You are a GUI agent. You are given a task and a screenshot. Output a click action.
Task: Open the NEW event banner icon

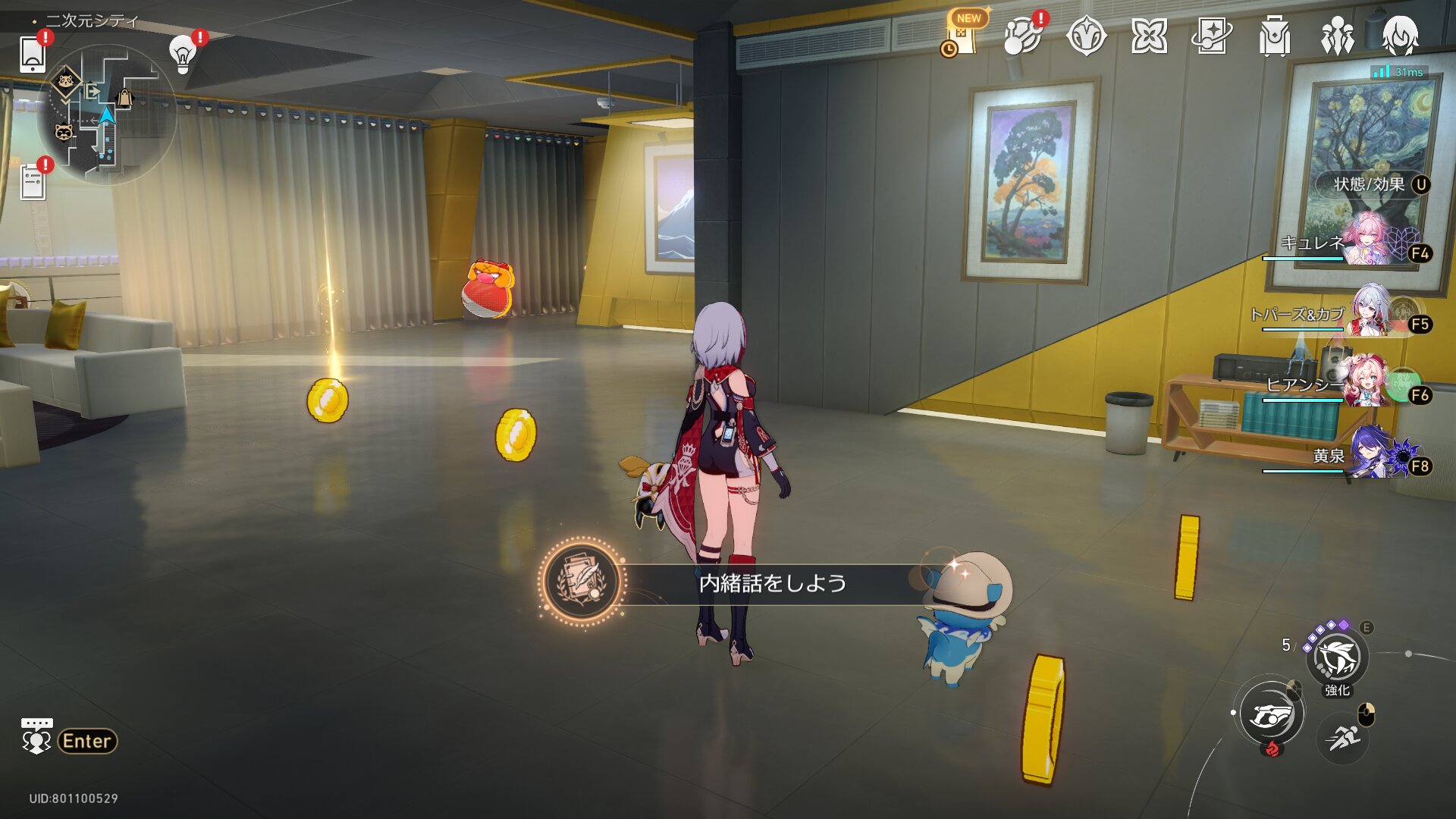point(963,36)
